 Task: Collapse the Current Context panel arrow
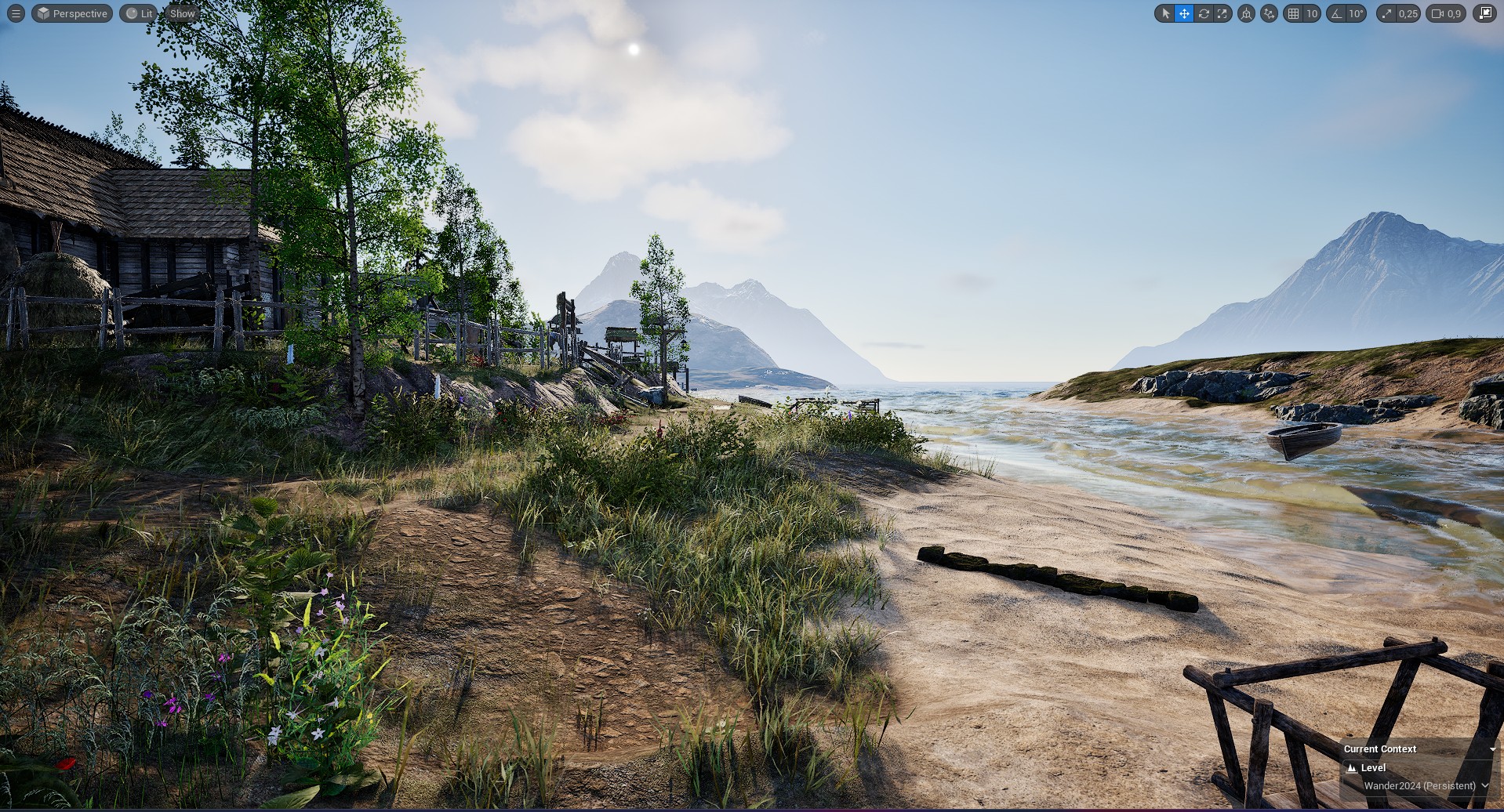[x=1491, y=749]
